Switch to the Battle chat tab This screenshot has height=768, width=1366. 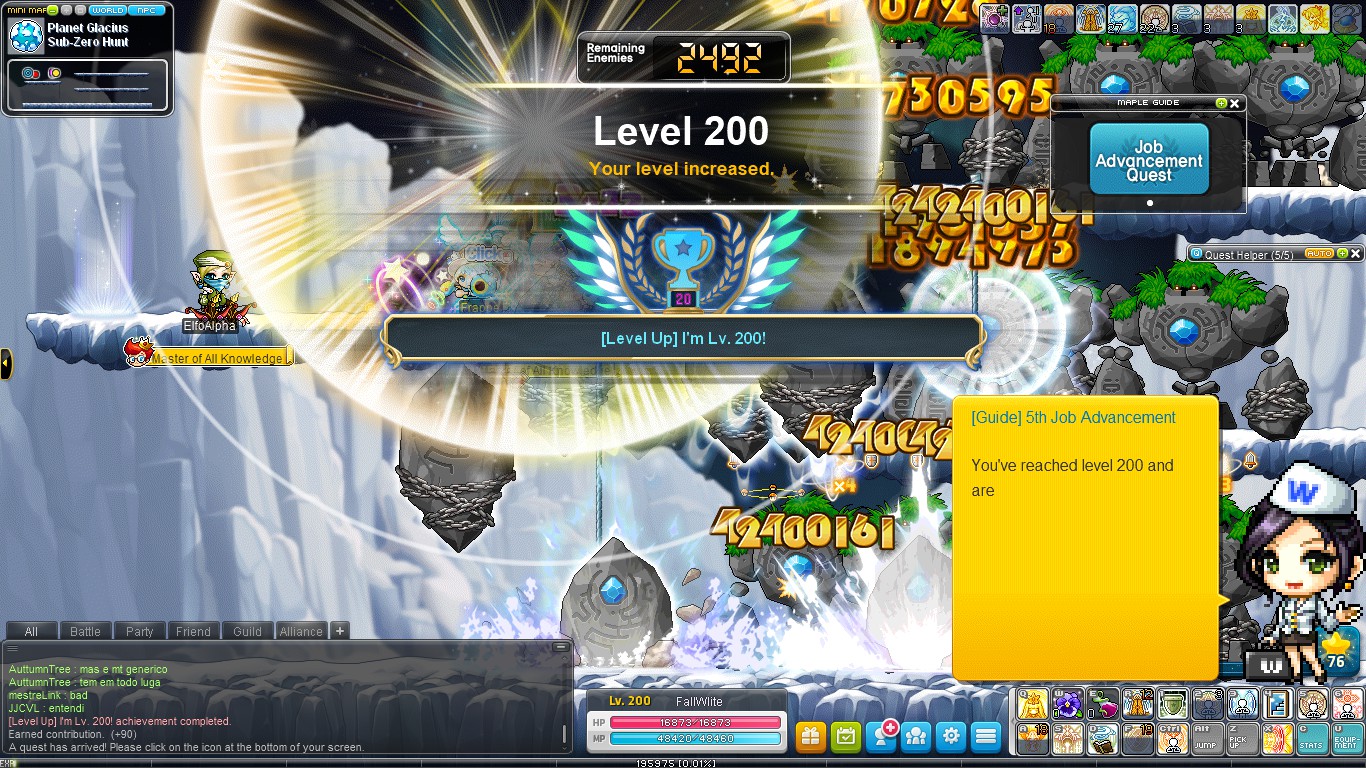click(85, 631)
